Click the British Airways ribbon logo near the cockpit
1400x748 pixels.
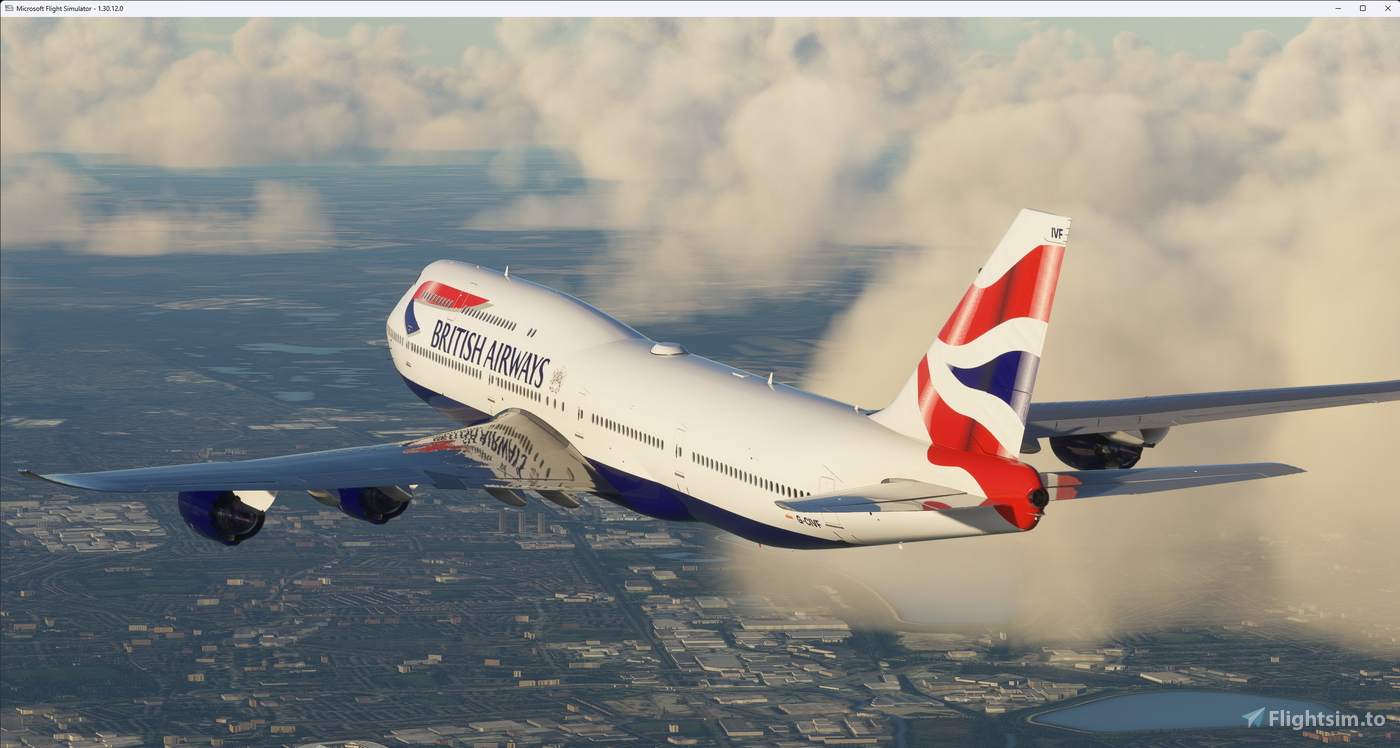(x=447, y=295)
